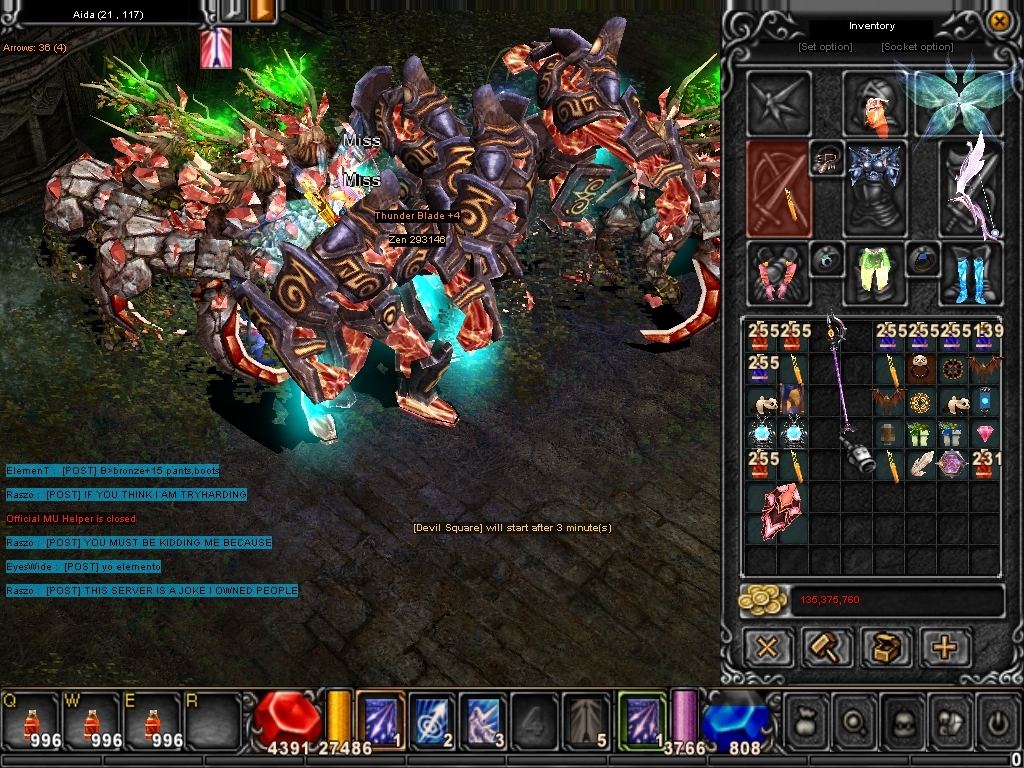Activate the skill in hotbar slot 2
Screen dimensions: 1024x768
click(x=431, y=718)
